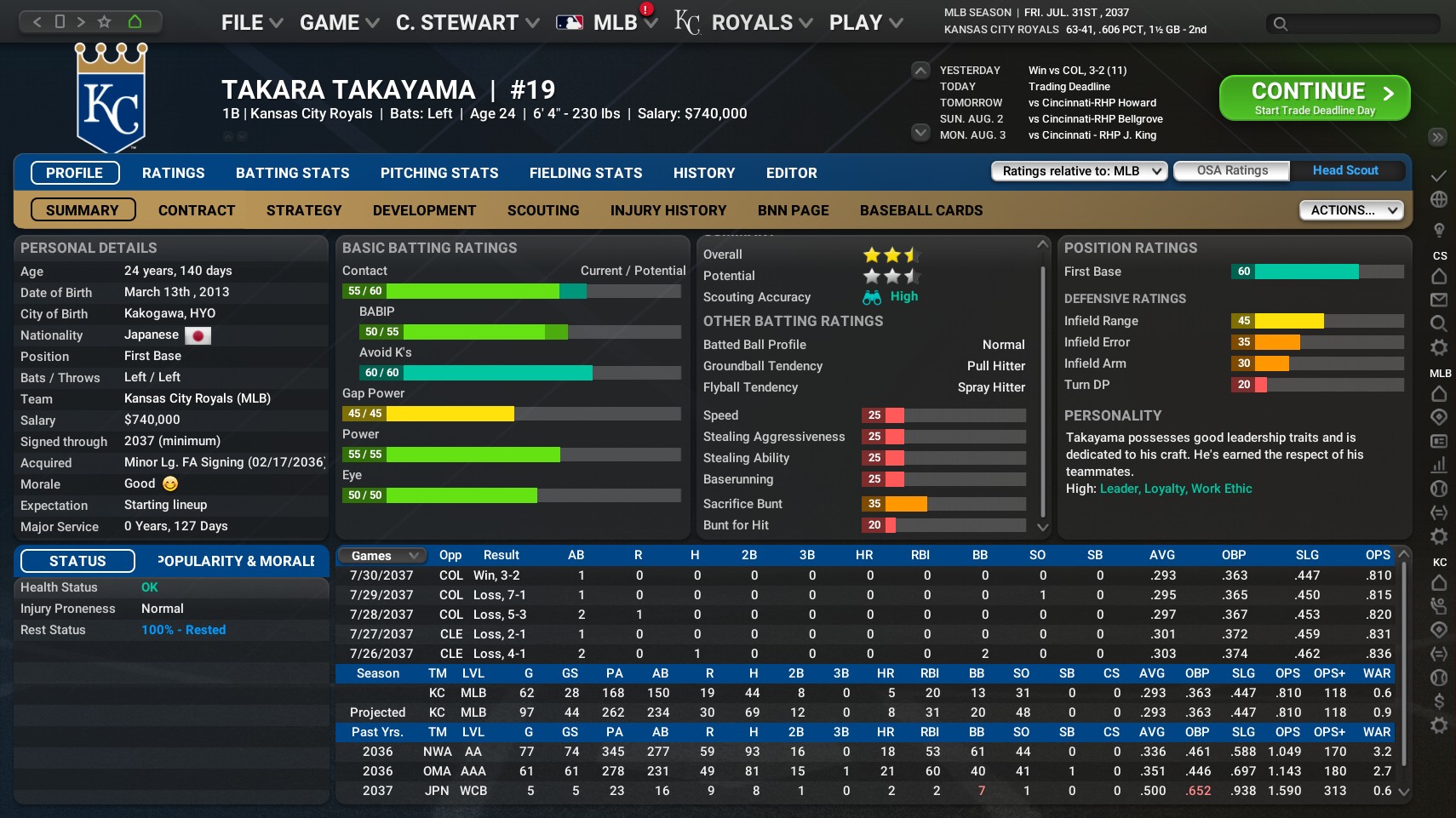Click the CONTINUE Start Trade Deadline Day button
Screen dimensions: 1456x818
(1314, 97)
